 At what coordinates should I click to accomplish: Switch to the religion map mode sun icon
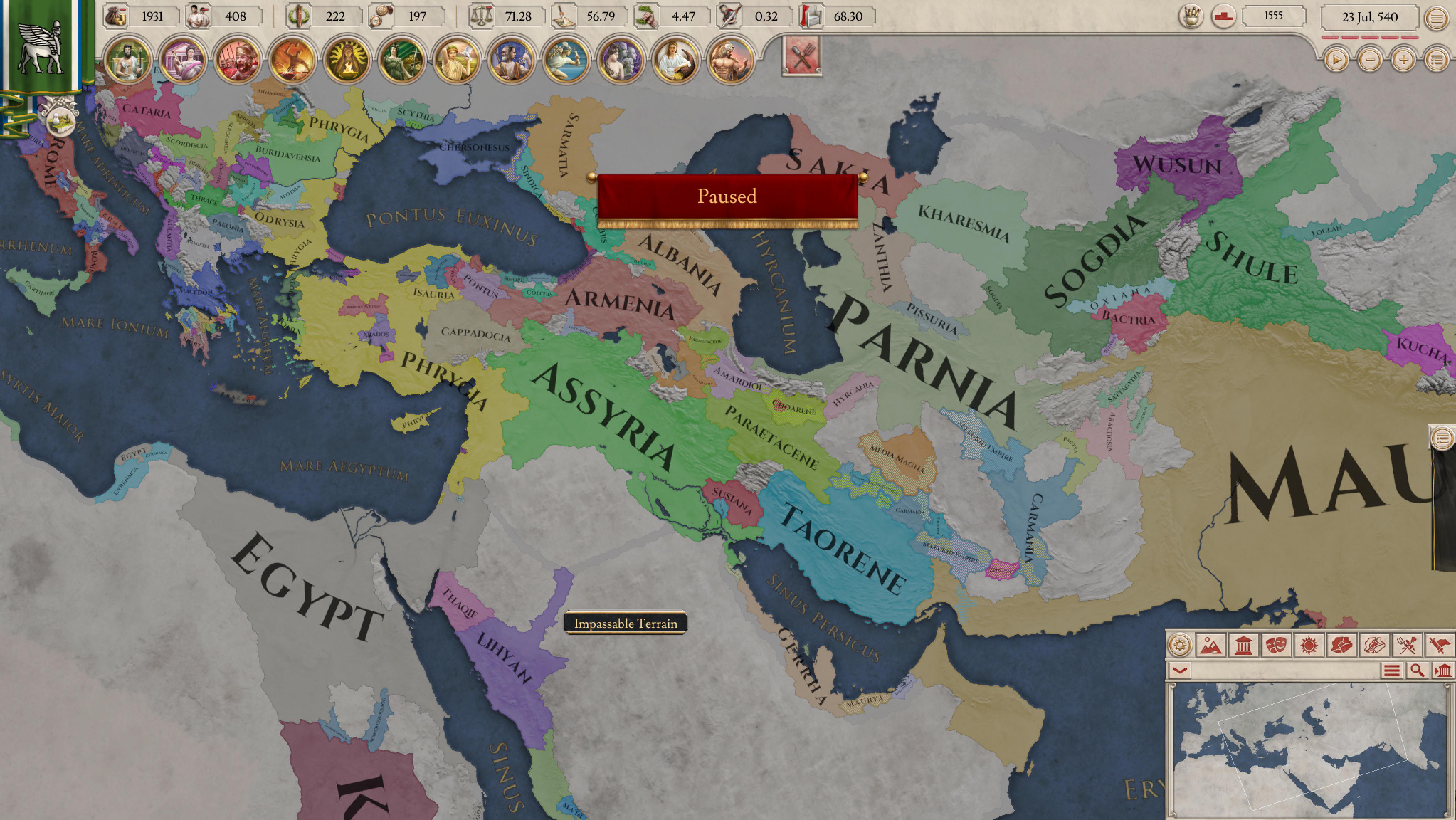tap(1309, 646)
